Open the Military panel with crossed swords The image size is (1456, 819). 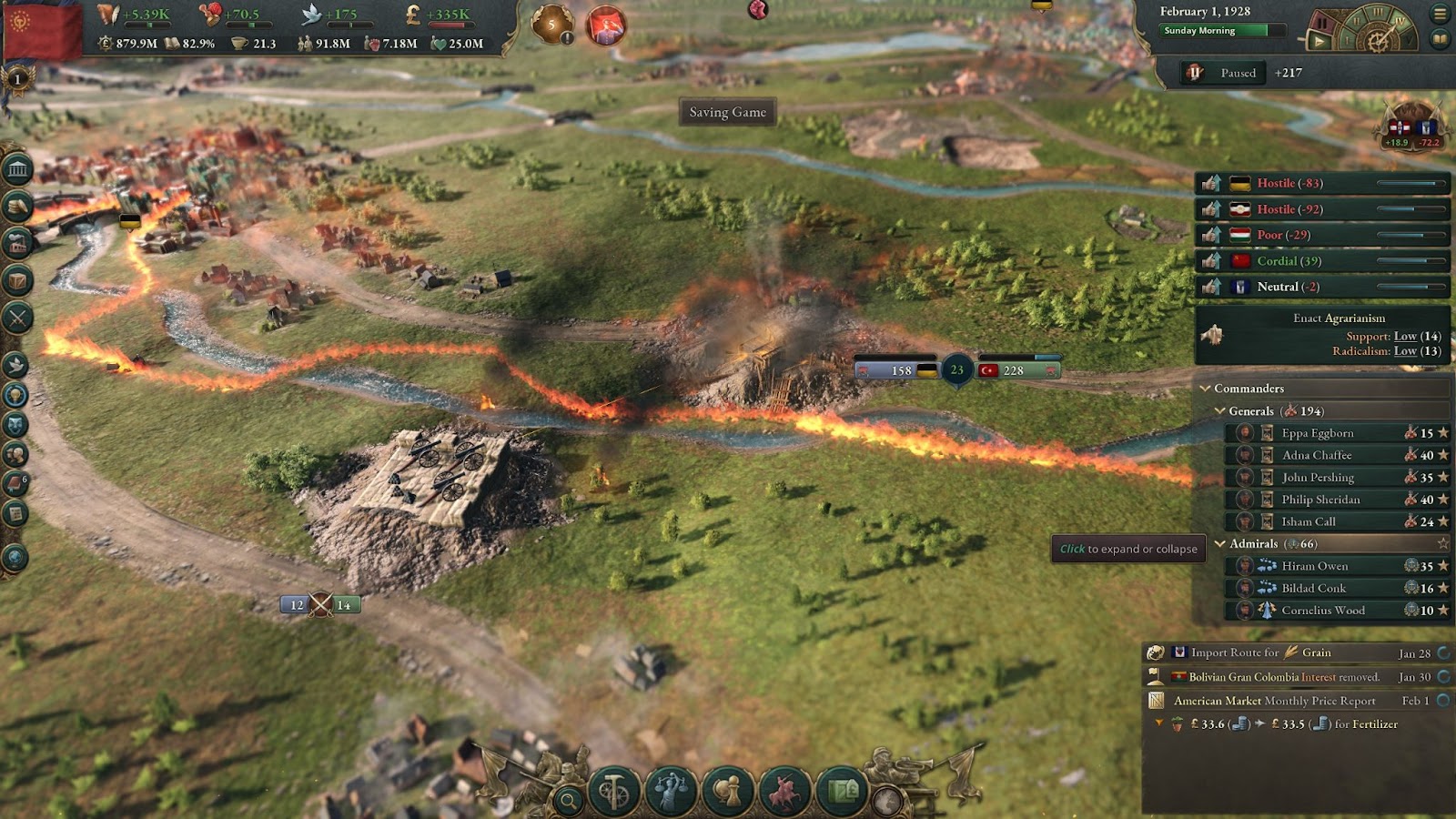pos(17,318)
